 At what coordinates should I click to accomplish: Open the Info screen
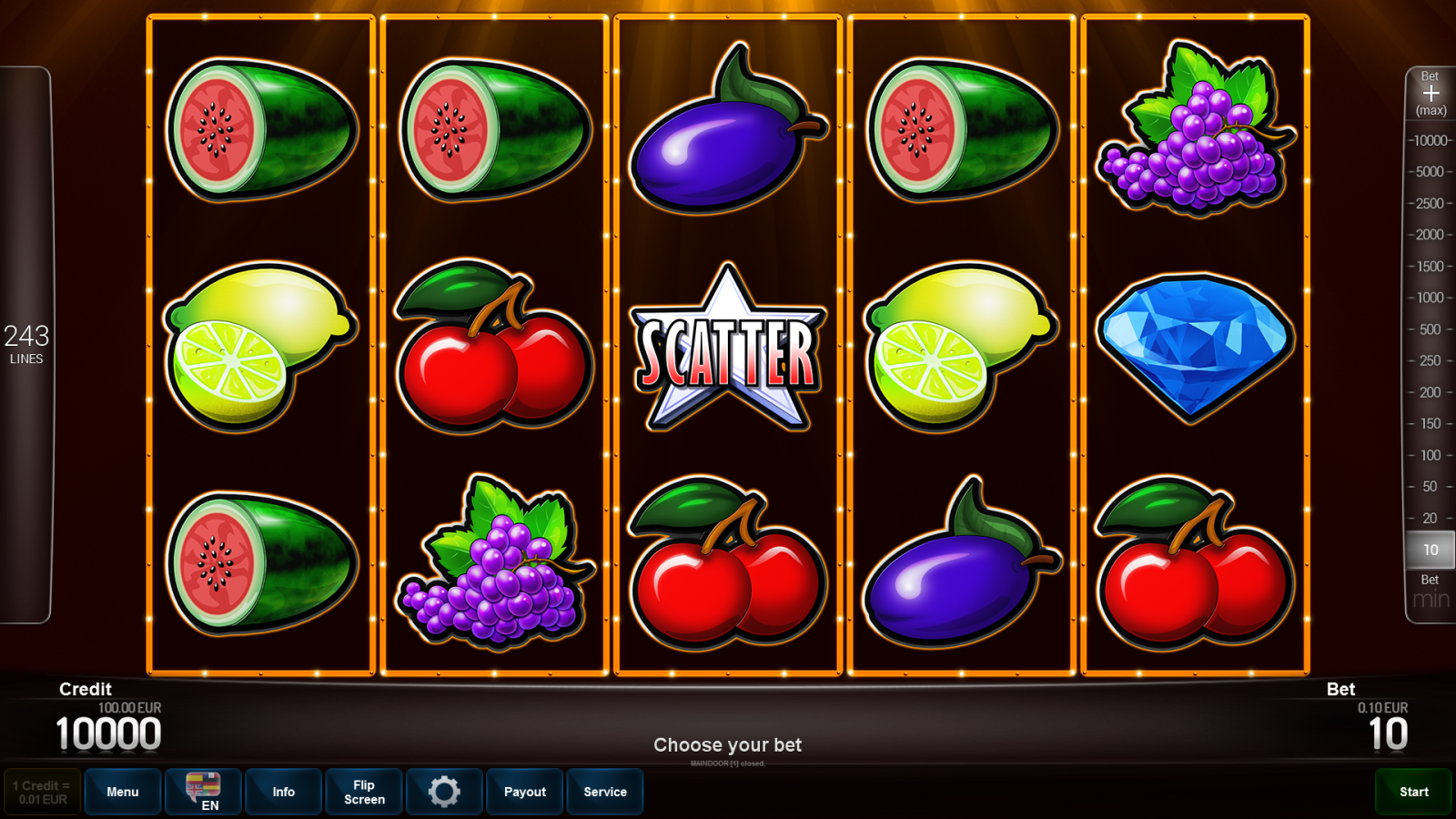(x=283, y=792)
